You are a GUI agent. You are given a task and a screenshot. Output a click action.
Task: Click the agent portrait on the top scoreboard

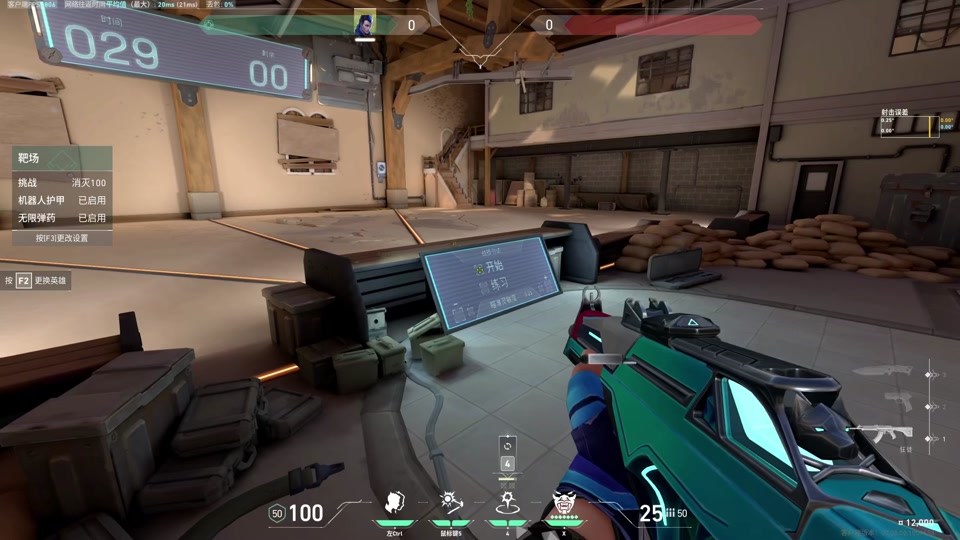365,24
